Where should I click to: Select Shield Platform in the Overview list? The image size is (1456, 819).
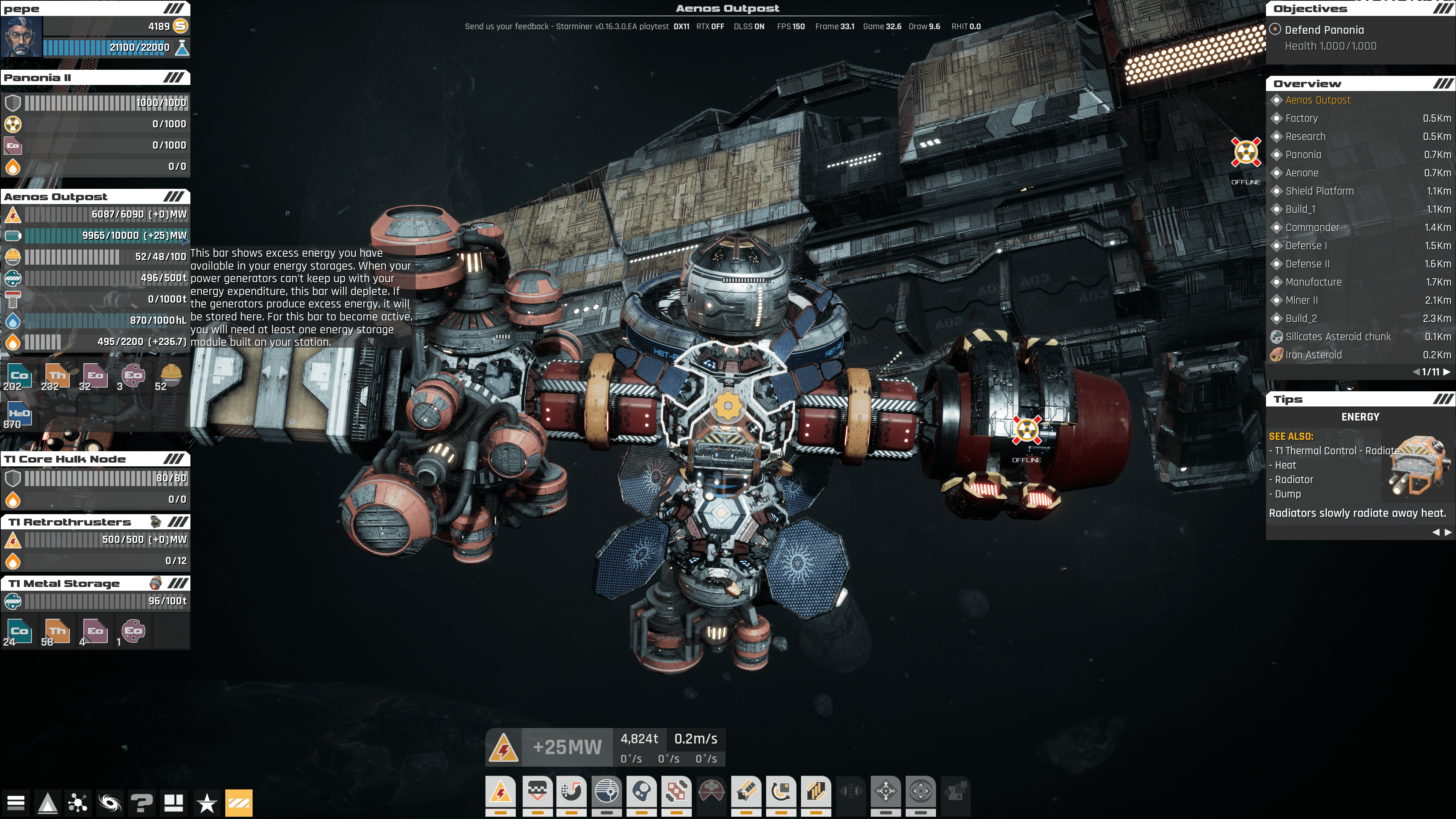(x=1319, y=191)
